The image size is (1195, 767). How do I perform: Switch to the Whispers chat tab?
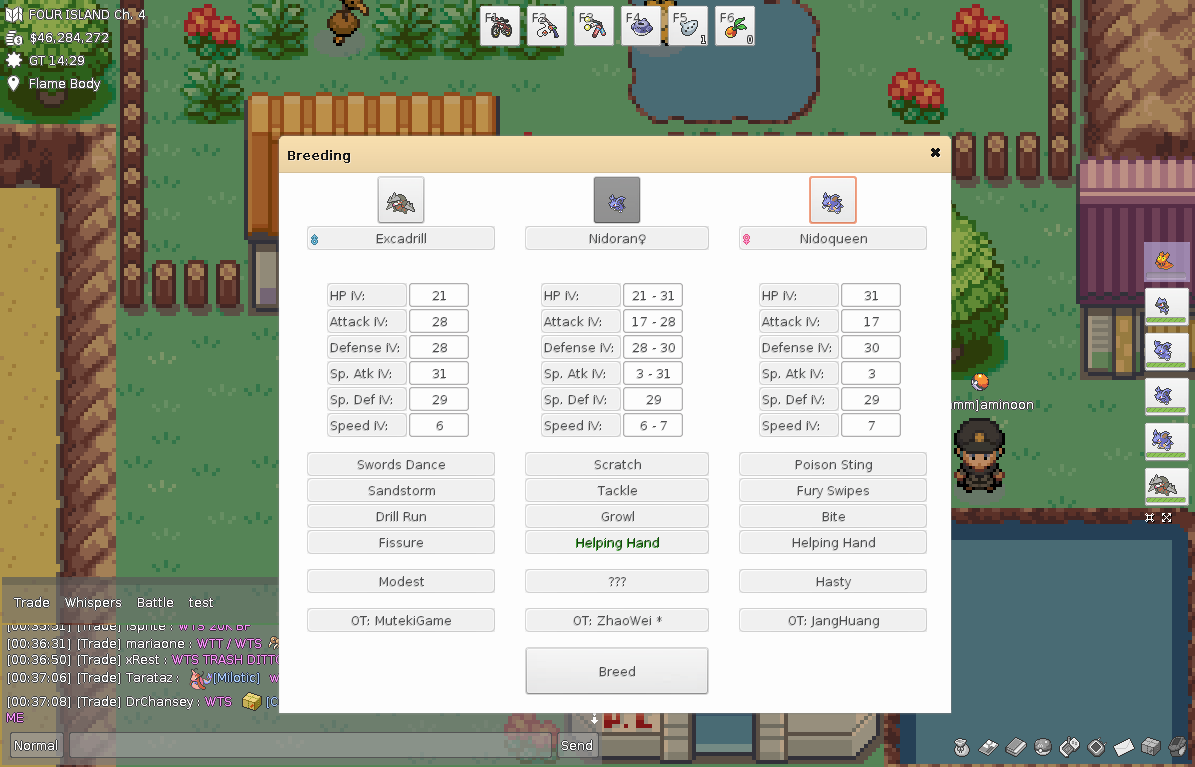[x=93, y=603]
